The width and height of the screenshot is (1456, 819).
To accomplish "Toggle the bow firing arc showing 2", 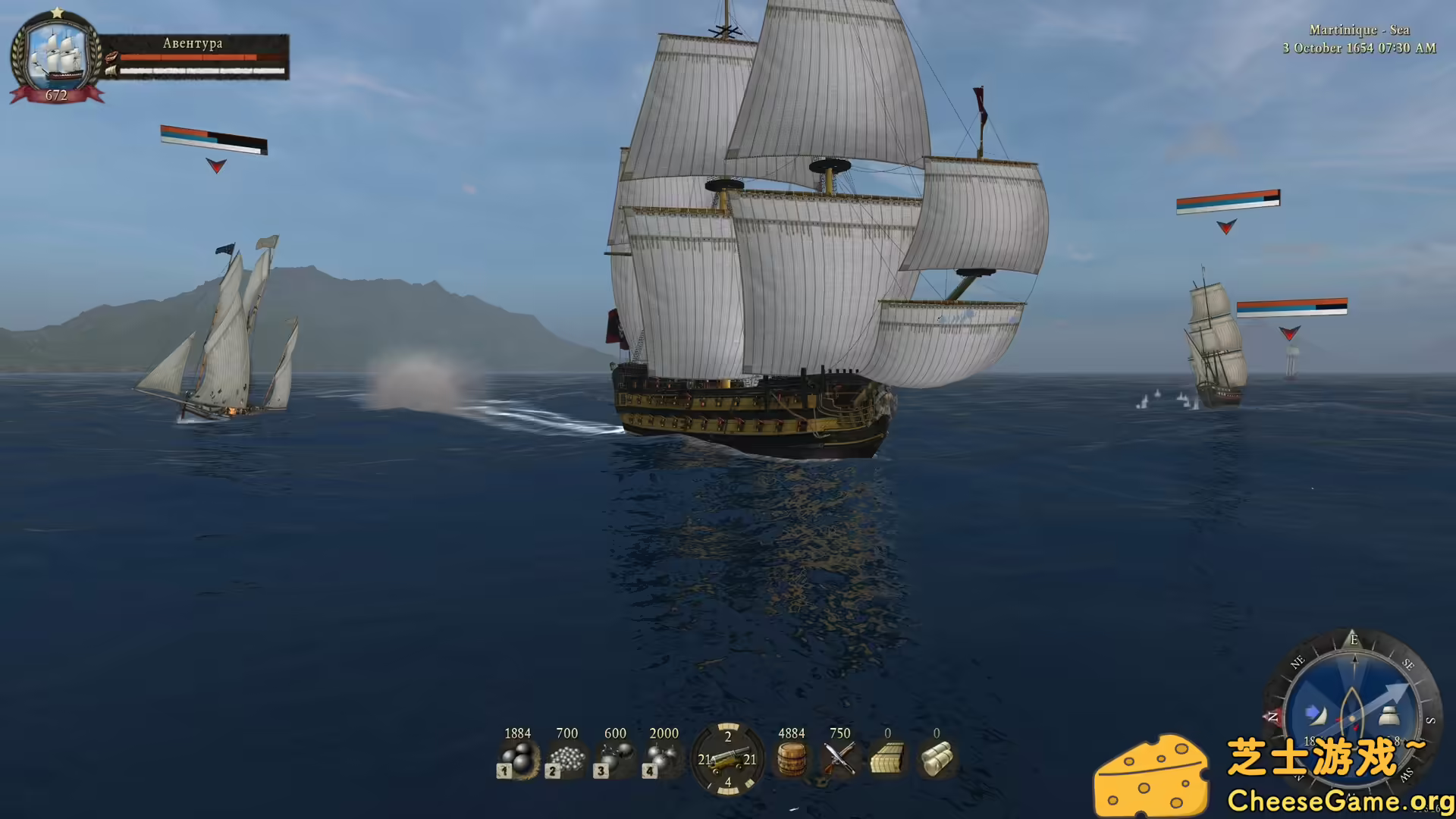I will (728, 737).
